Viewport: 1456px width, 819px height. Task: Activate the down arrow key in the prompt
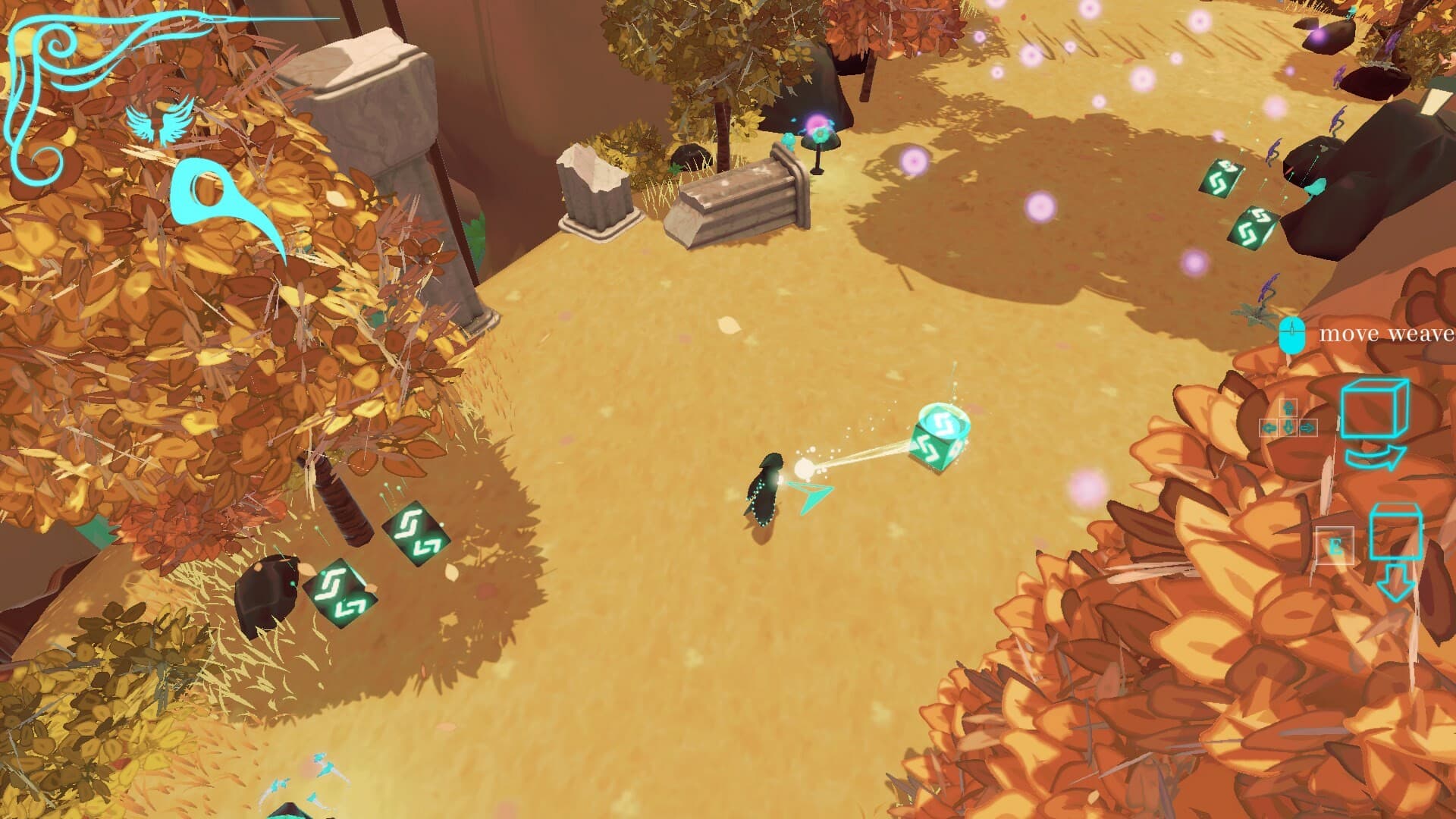(x=1288, y=428)
